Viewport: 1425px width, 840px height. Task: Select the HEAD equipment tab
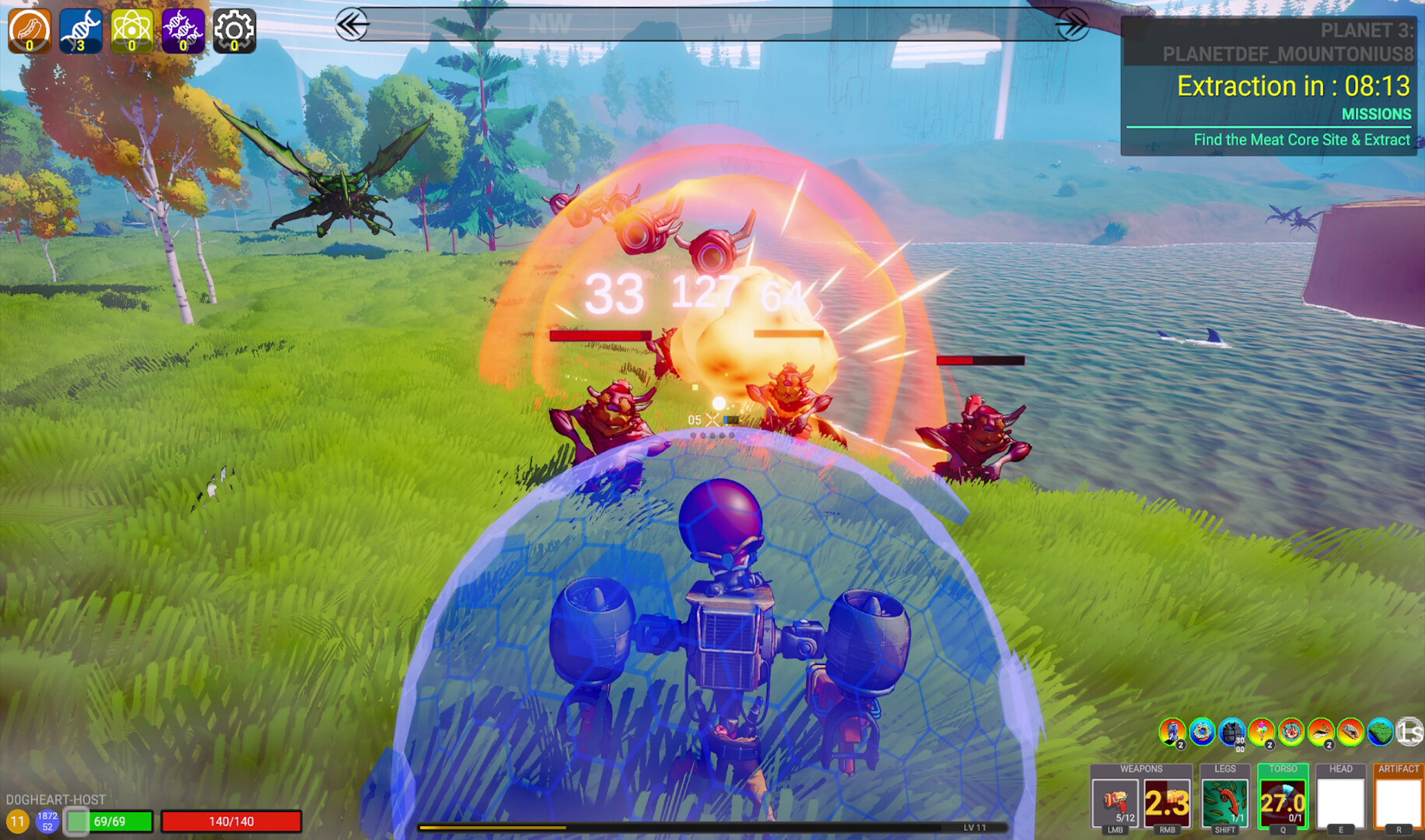1341,768
